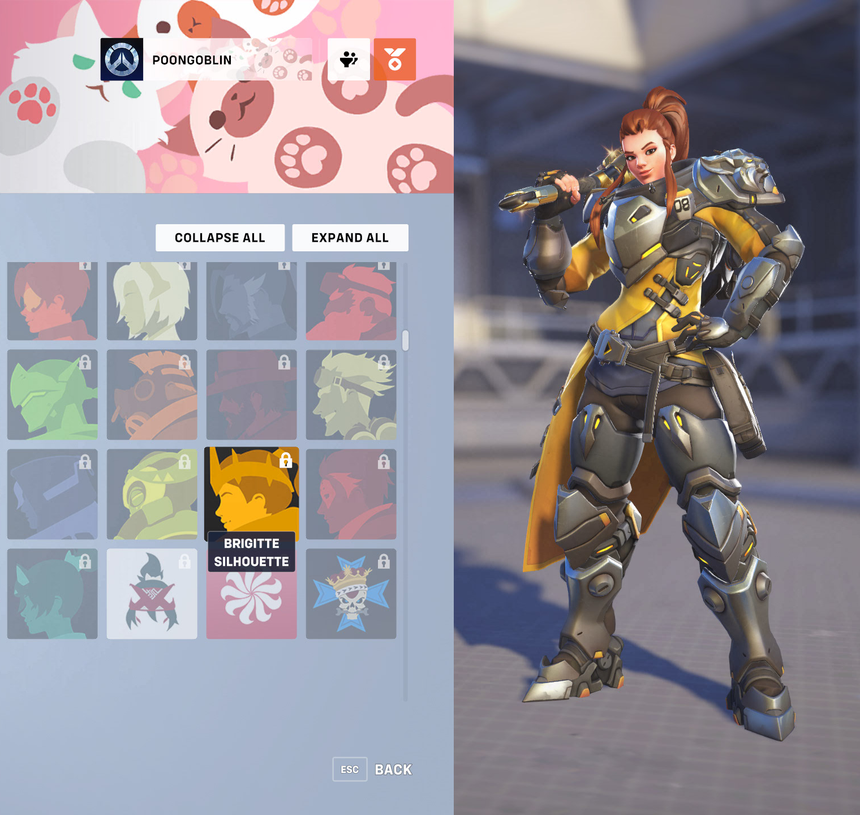The image size is (860, 815).
Task: Pick the blue visor-capped silhouette icon
Action: 52,494
